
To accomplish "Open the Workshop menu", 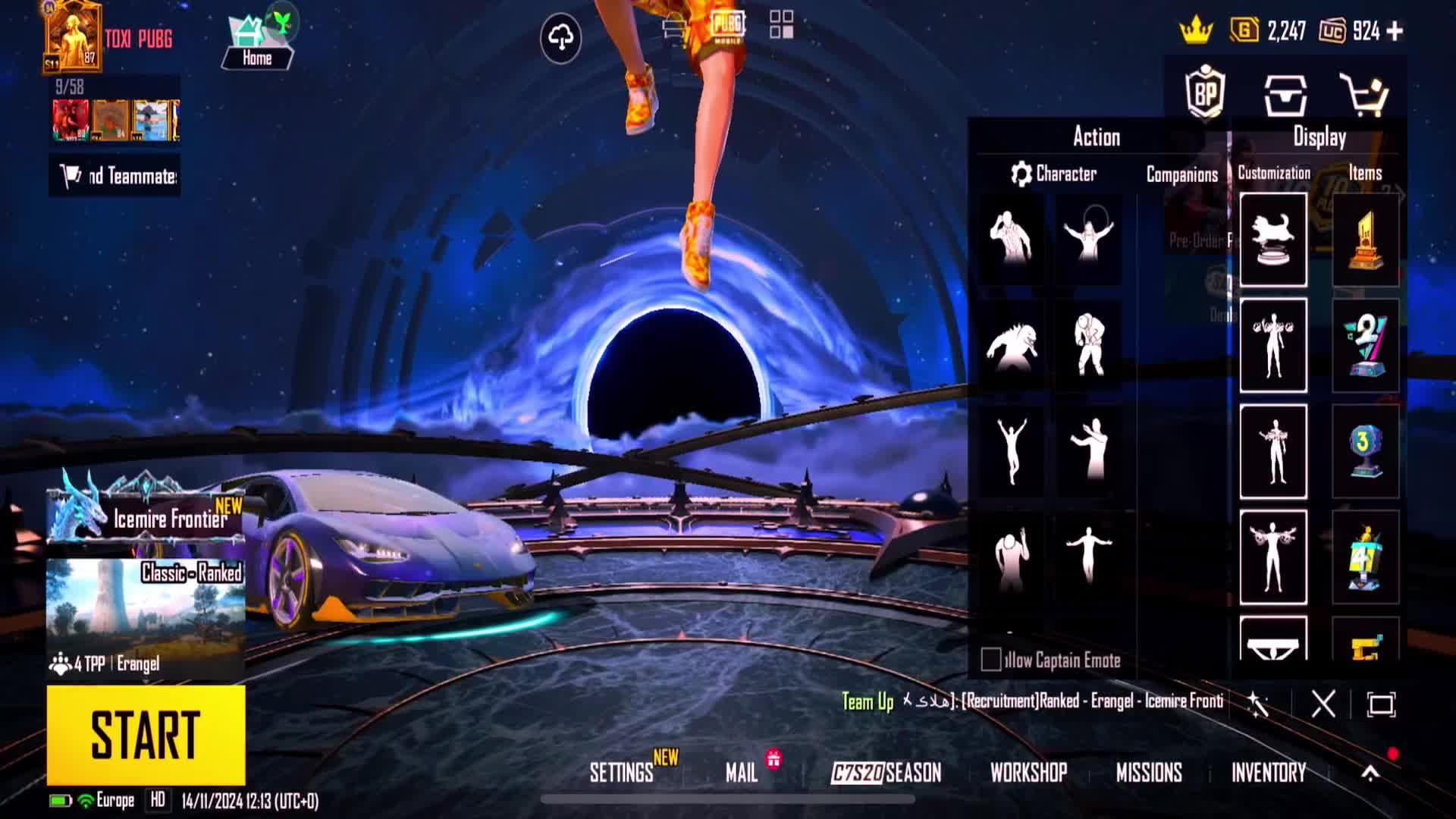I will (x=1028, y=773).
